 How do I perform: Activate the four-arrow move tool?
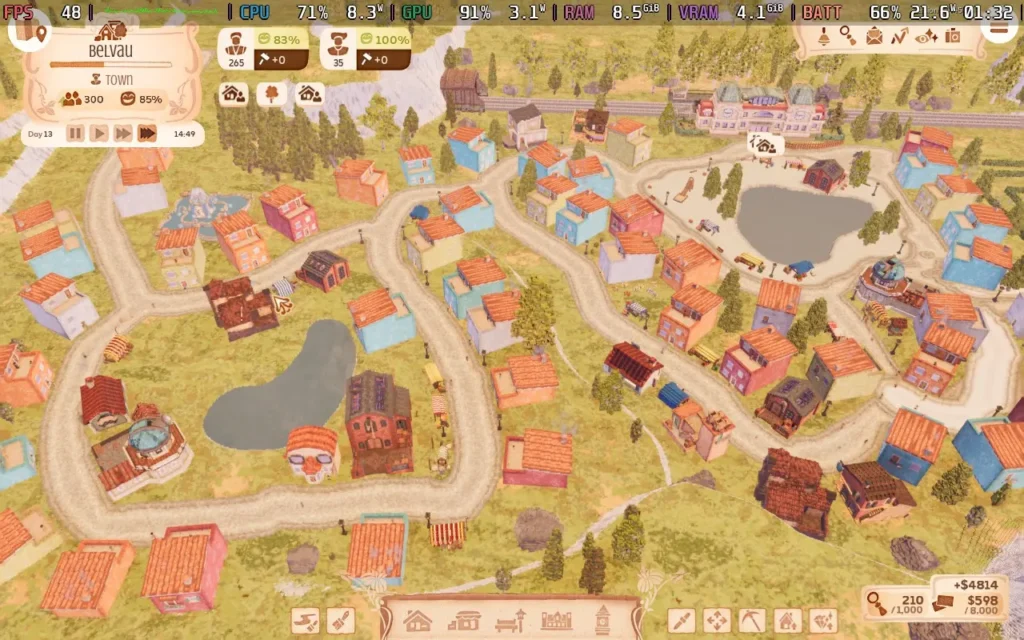tap(716, 621)
